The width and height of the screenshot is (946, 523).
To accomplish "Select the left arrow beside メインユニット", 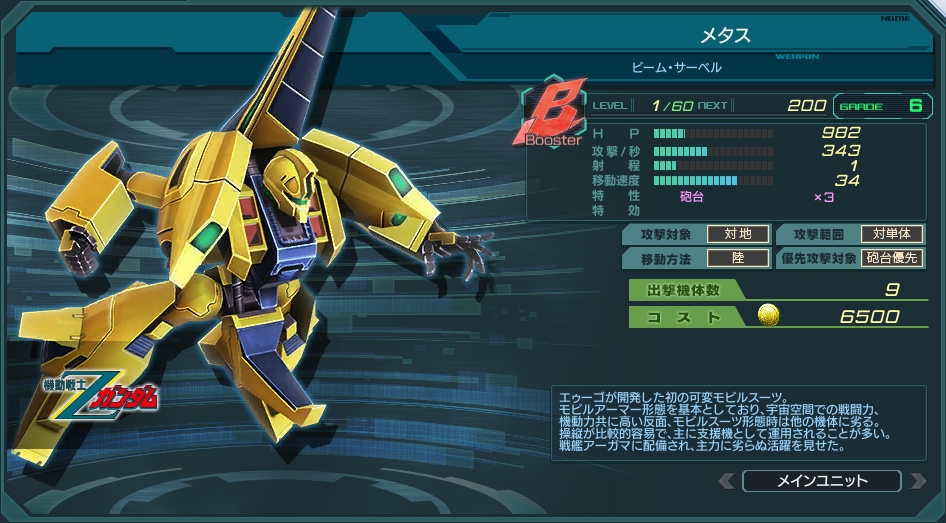I will [x=726, y=481].
